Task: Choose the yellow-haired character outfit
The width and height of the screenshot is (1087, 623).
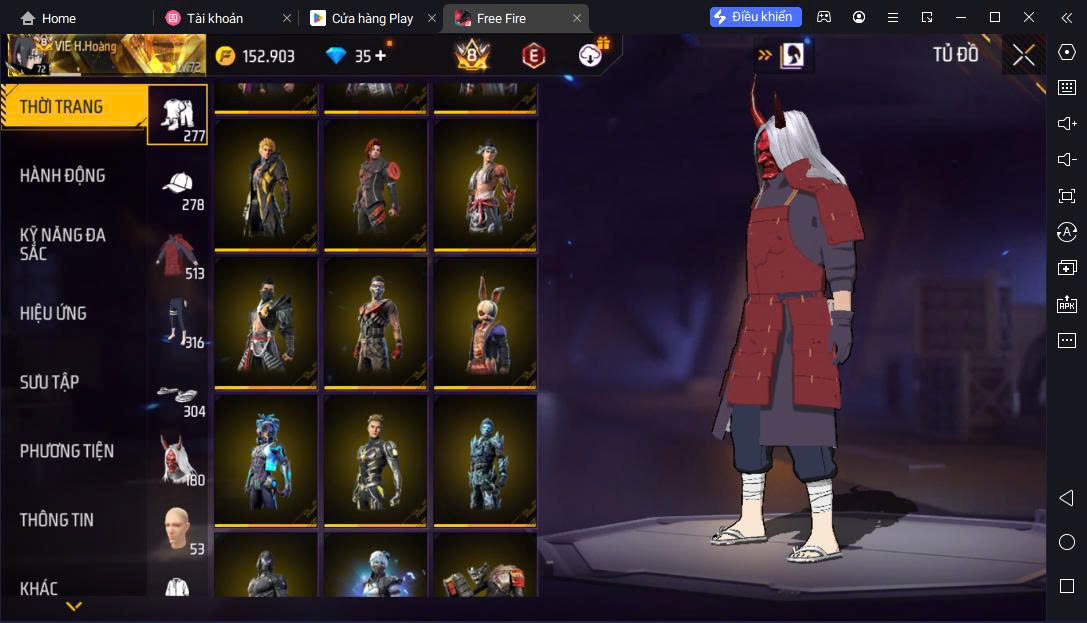Action: pyautogui.click(x=266, y=185)
